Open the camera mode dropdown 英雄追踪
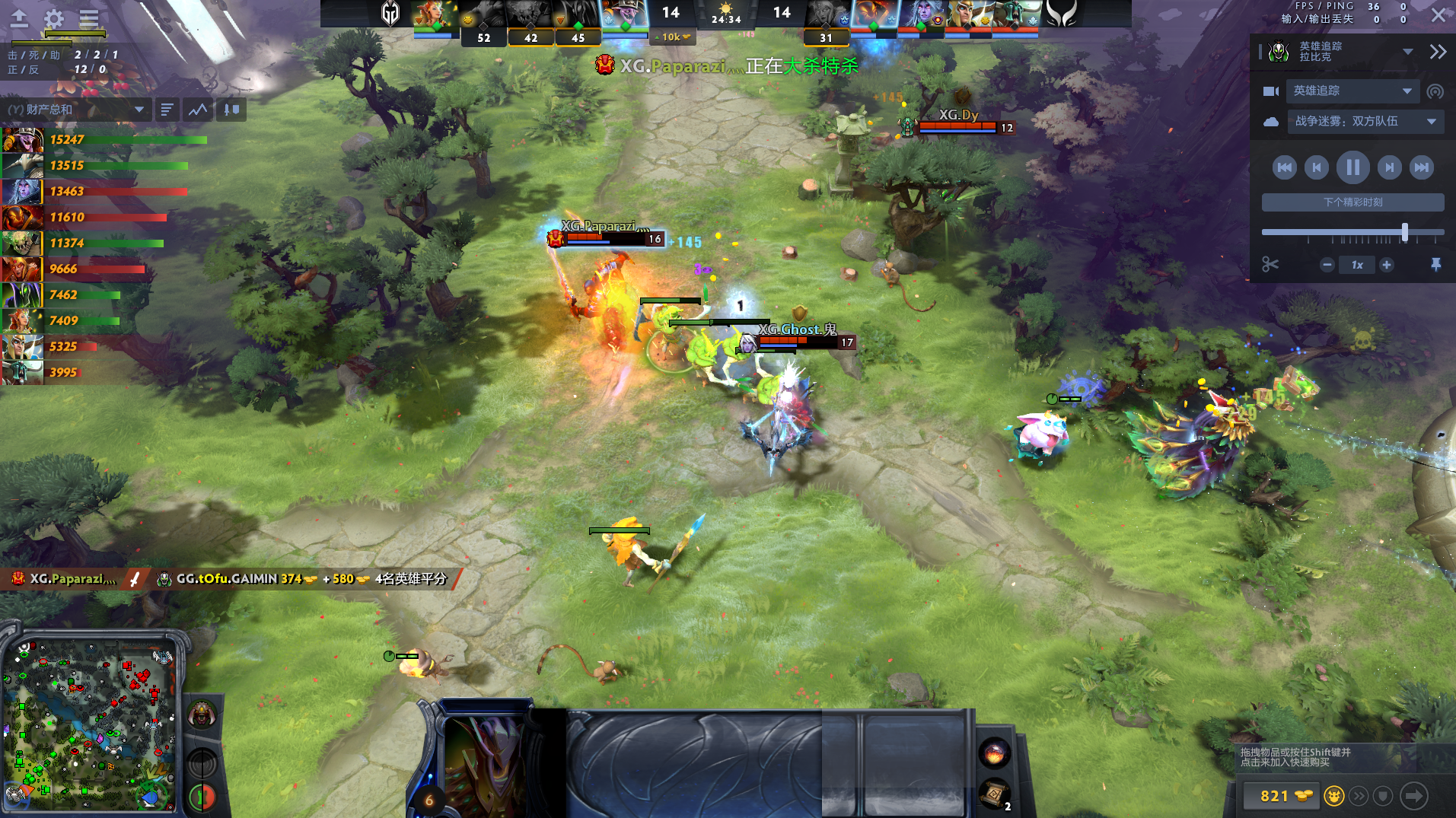The width and height of the screenshot is (1456, 818). pyautogui.click(x=1352, y=91)
